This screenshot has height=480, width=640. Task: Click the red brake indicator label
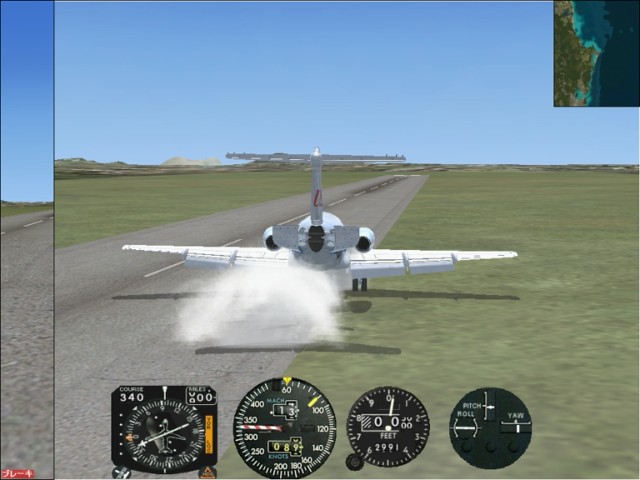(17, 474)
